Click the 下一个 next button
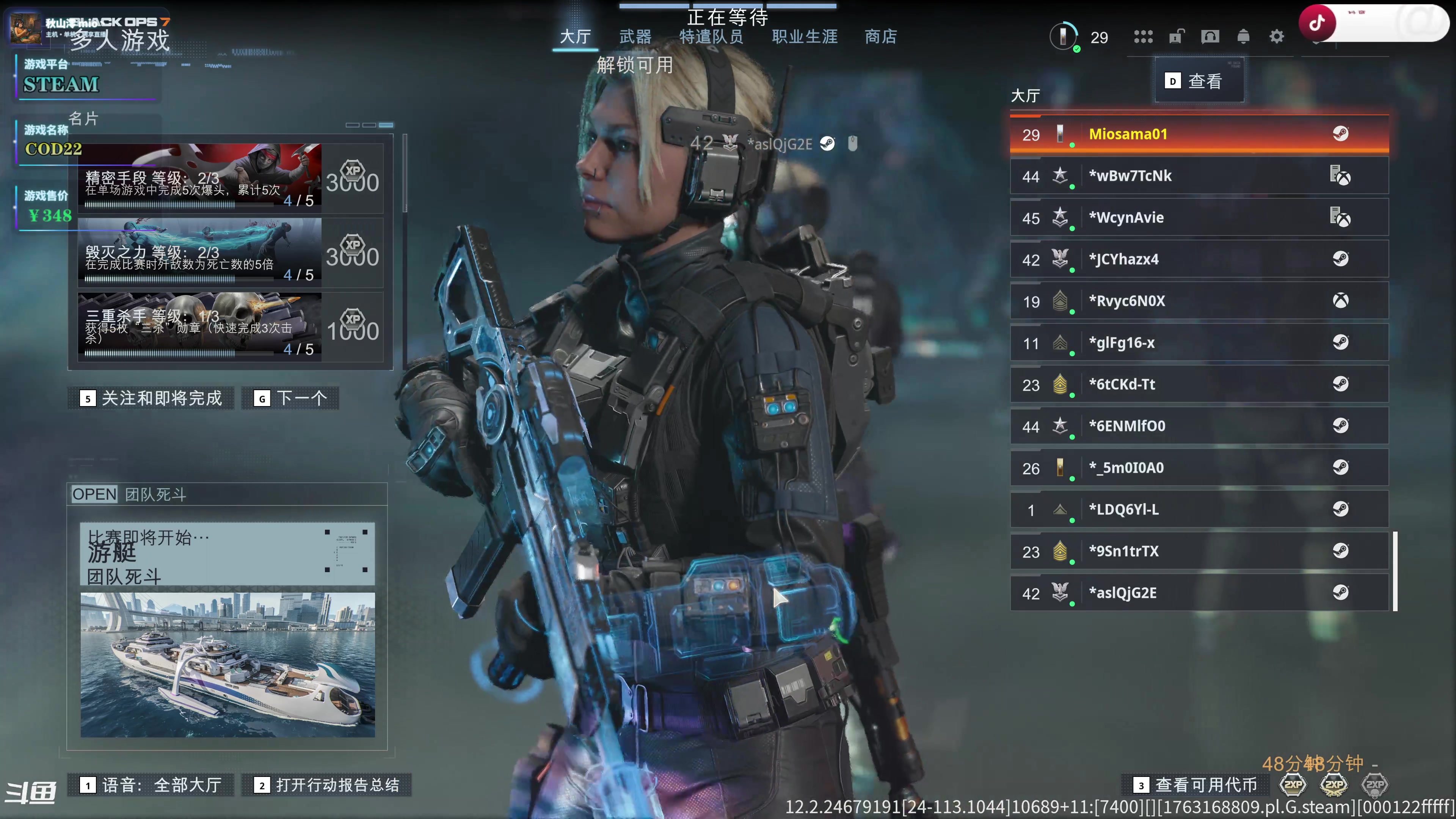This screenshot has width=1456, height=819. point(290,399)
